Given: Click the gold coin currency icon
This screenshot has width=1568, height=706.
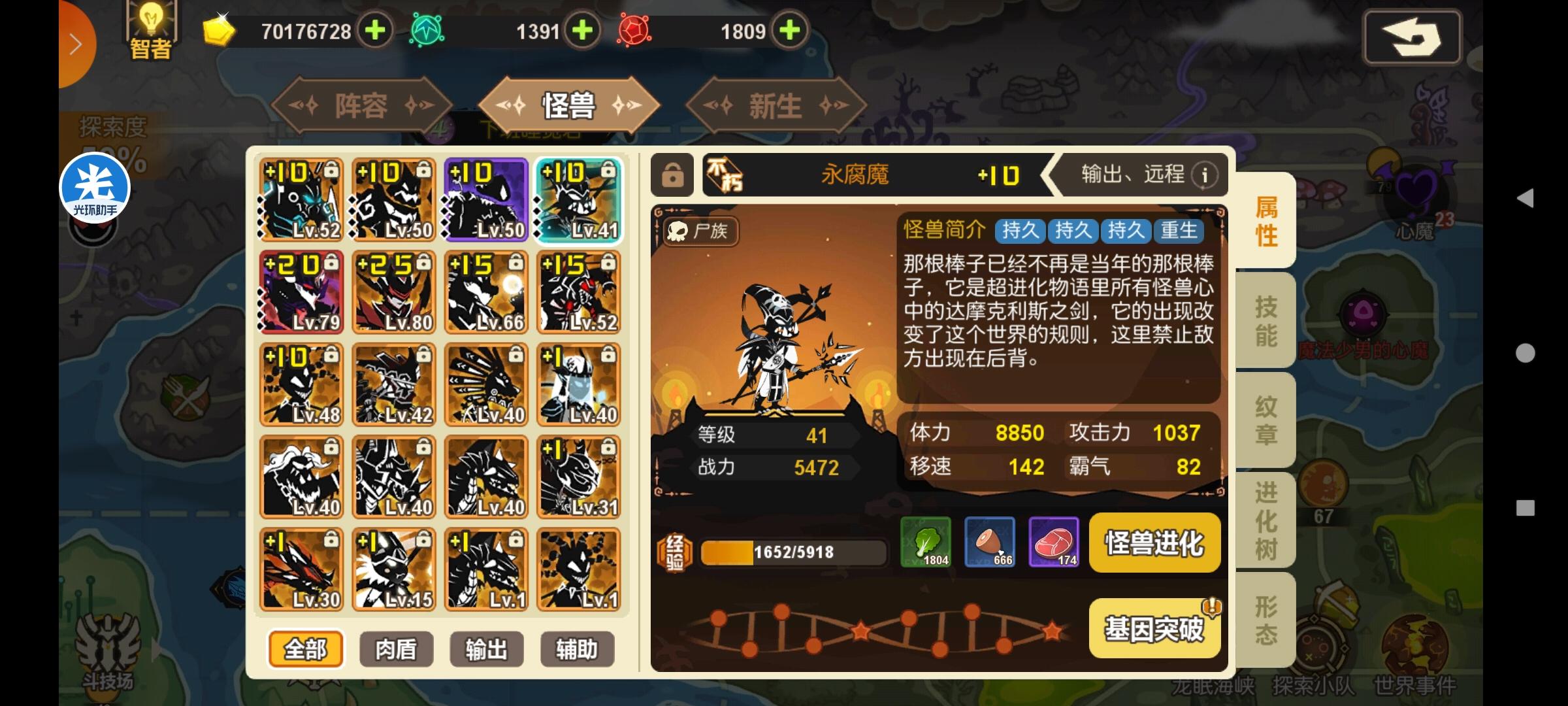Looking at the screenshot, I should (x=218, y=30).
